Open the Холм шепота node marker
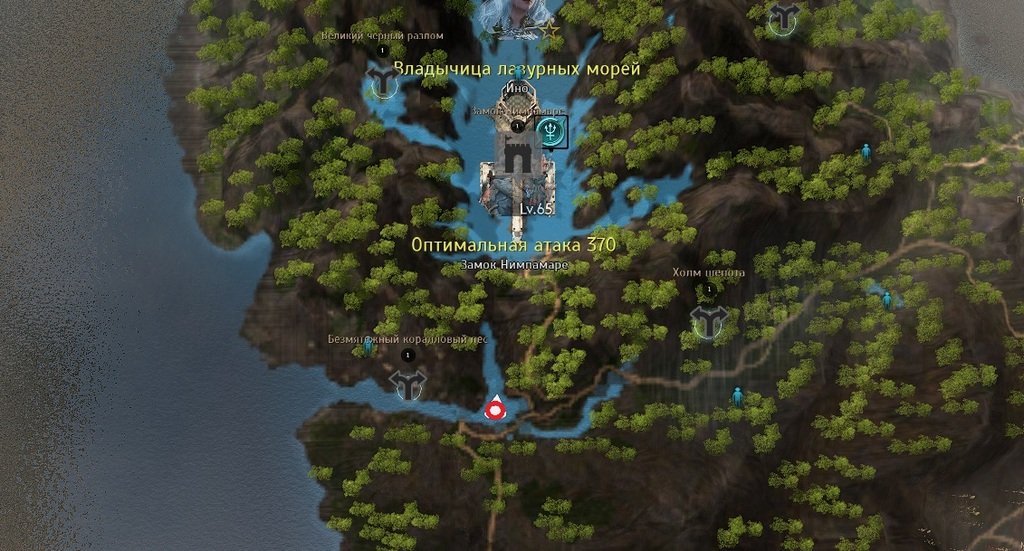This screenshot has height=551, width=1024. point(709,319)
